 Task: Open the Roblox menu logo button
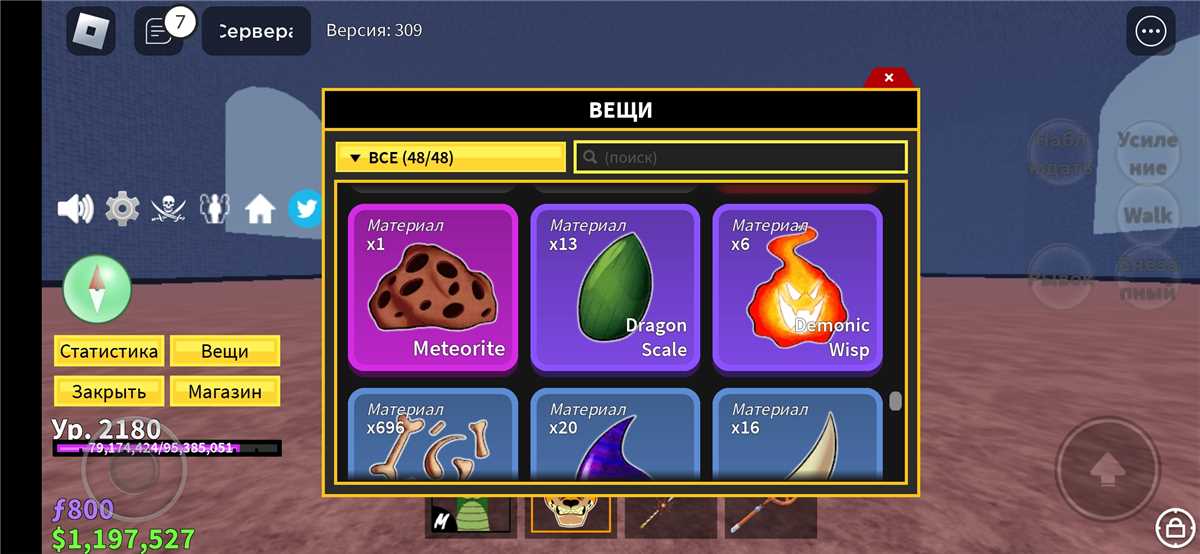coord(91,32)
